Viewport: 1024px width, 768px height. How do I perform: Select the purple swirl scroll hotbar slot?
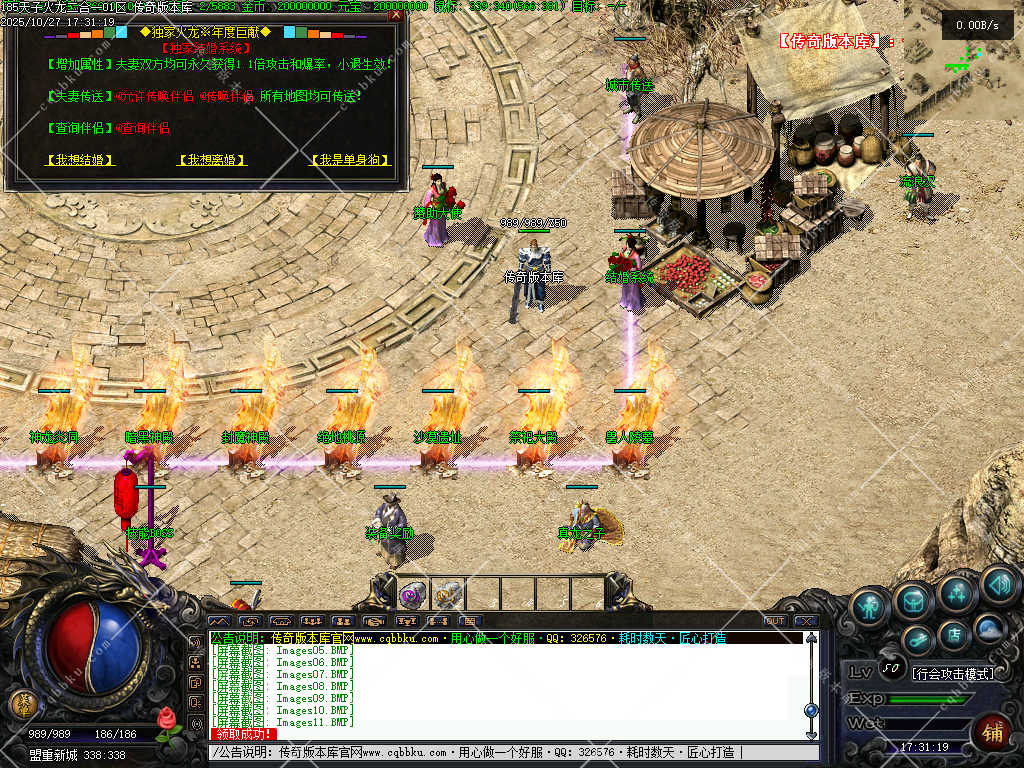pyautogui.click(x=413, y=595)
